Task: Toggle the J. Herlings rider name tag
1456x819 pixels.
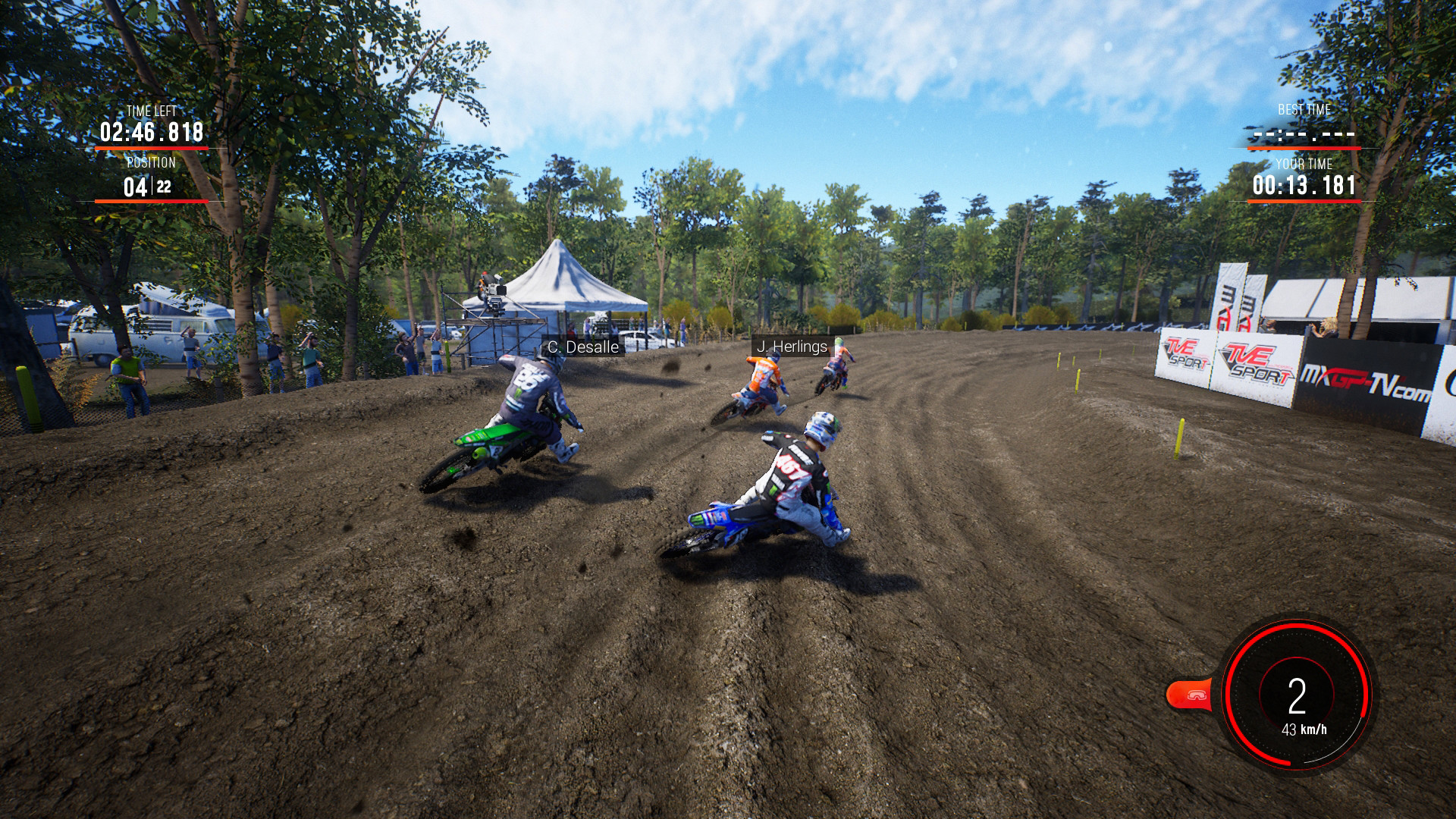Action: coord(791,347)
